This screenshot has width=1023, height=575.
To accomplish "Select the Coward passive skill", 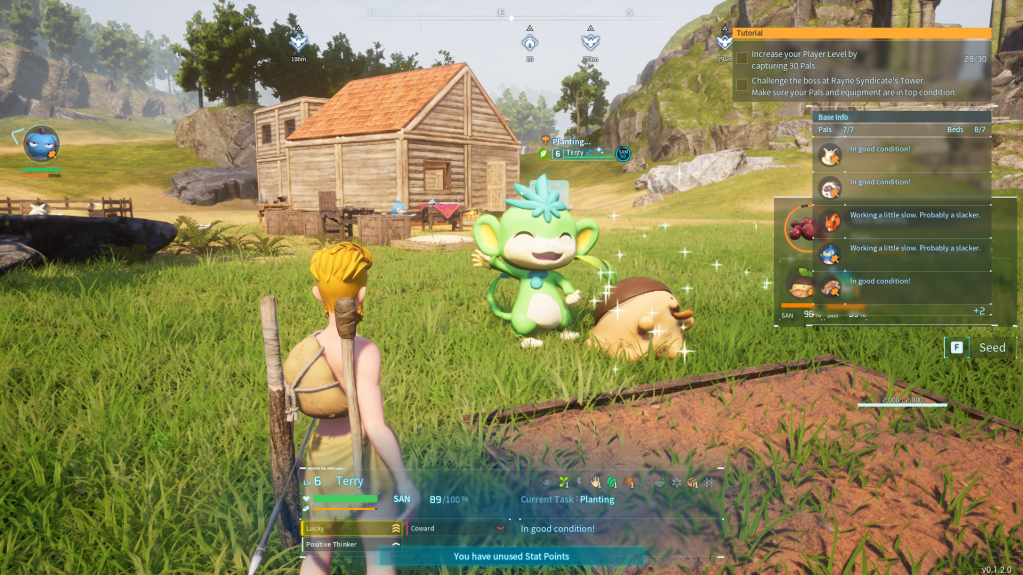I will point(456,528).
